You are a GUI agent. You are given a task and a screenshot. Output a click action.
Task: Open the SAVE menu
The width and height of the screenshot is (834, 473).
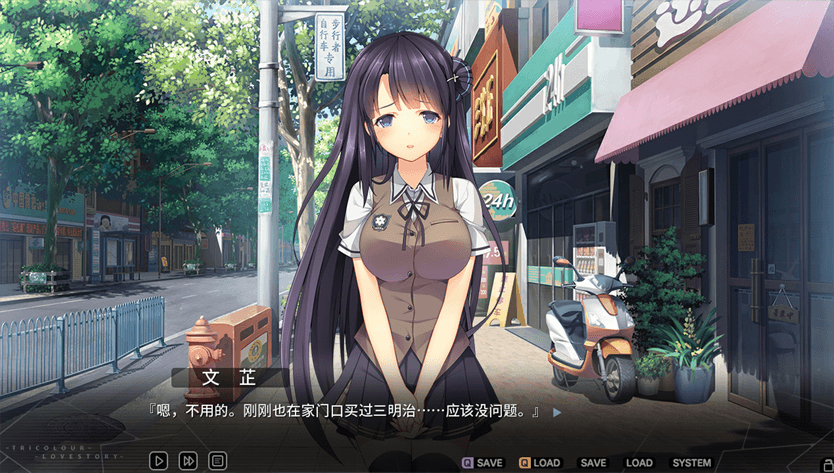593,463
